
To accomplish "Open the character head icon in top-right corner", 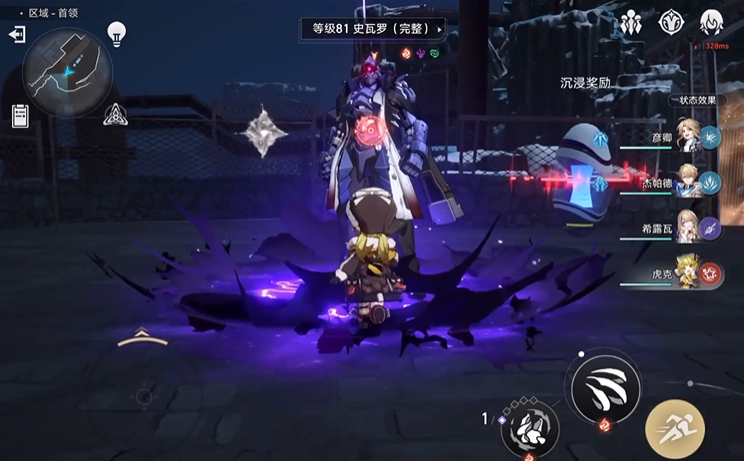I will point(712,23).
